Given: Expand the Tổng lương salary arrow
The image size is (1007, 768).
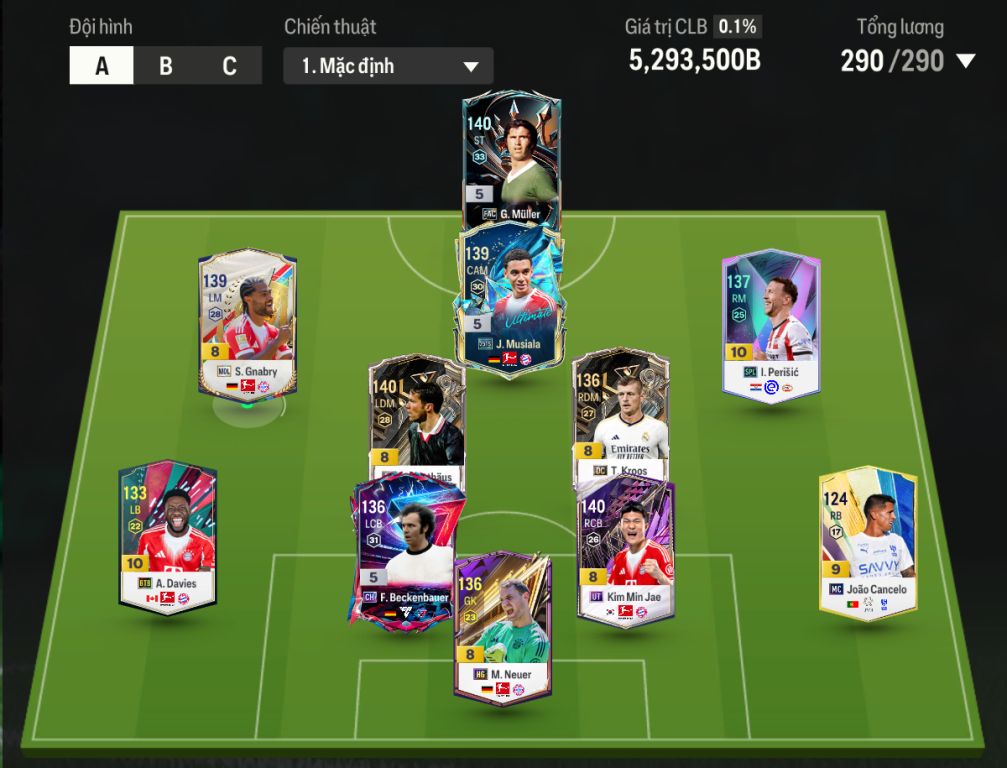Looking at the screenshot, I should 965,62.
